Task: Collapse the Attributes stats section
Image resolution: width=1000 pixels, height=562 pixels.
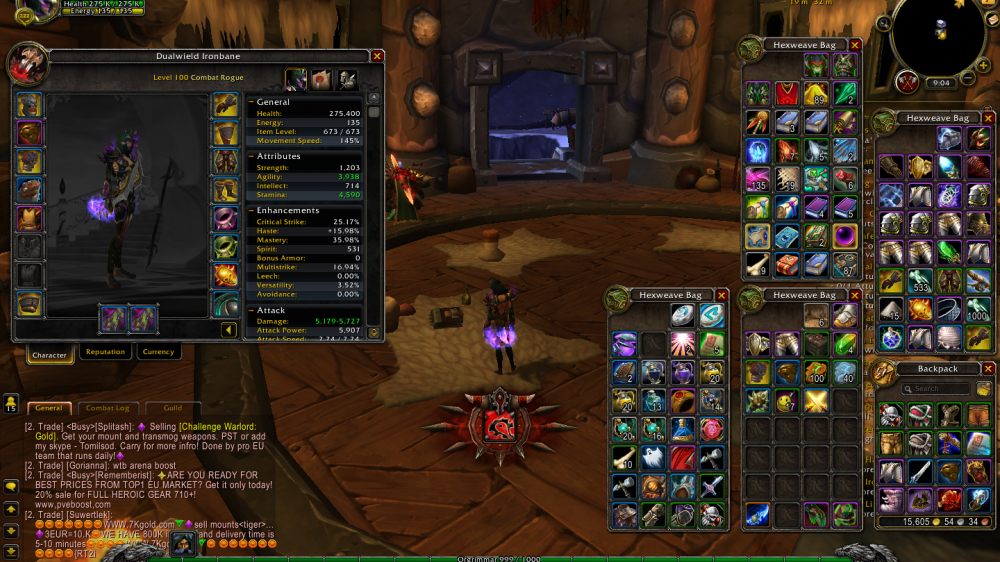Action: tap(250, 156)
